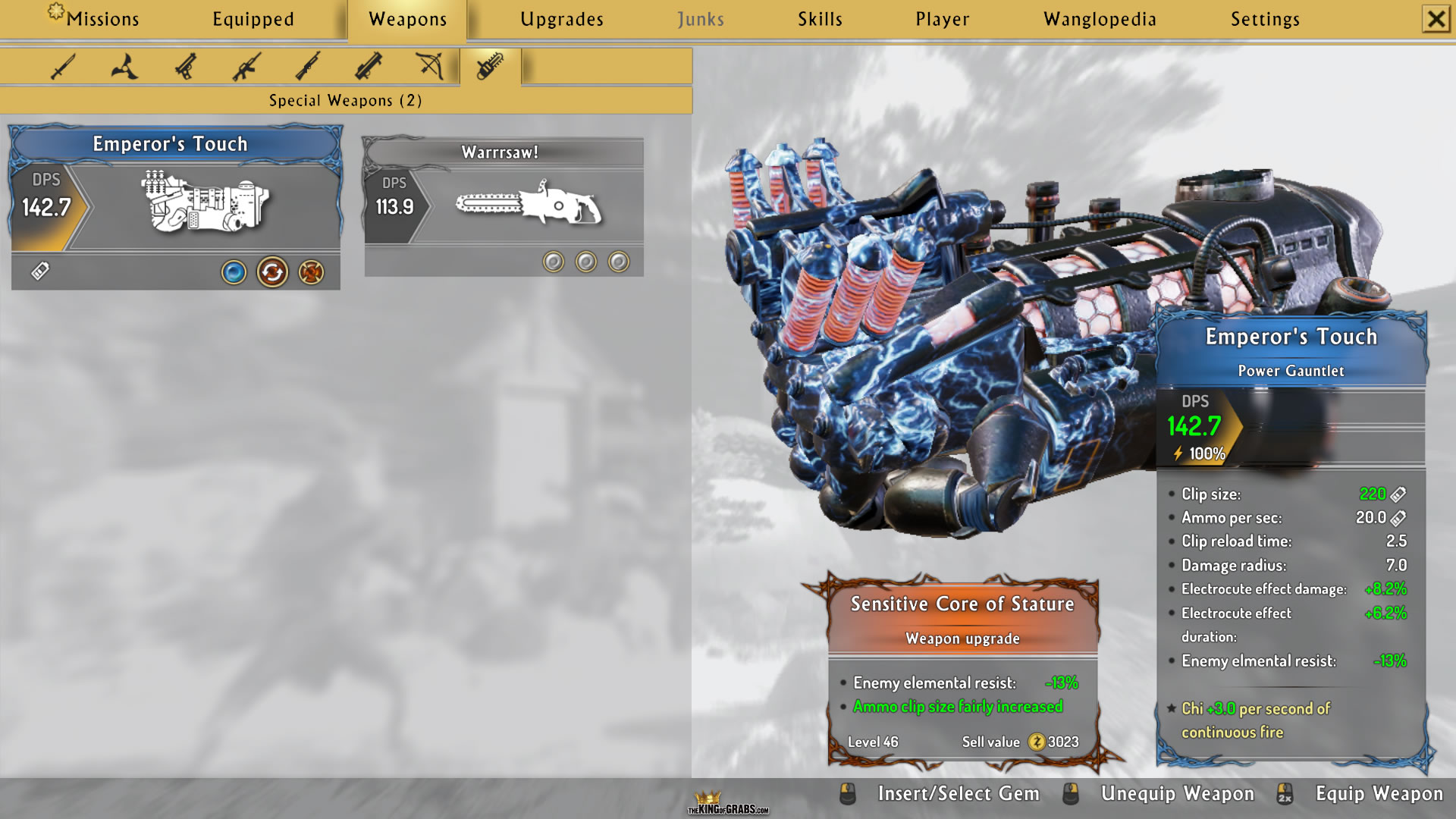Show the pistol weapon category
This screenshot has height=819, width=1456.
click(186, 67)
